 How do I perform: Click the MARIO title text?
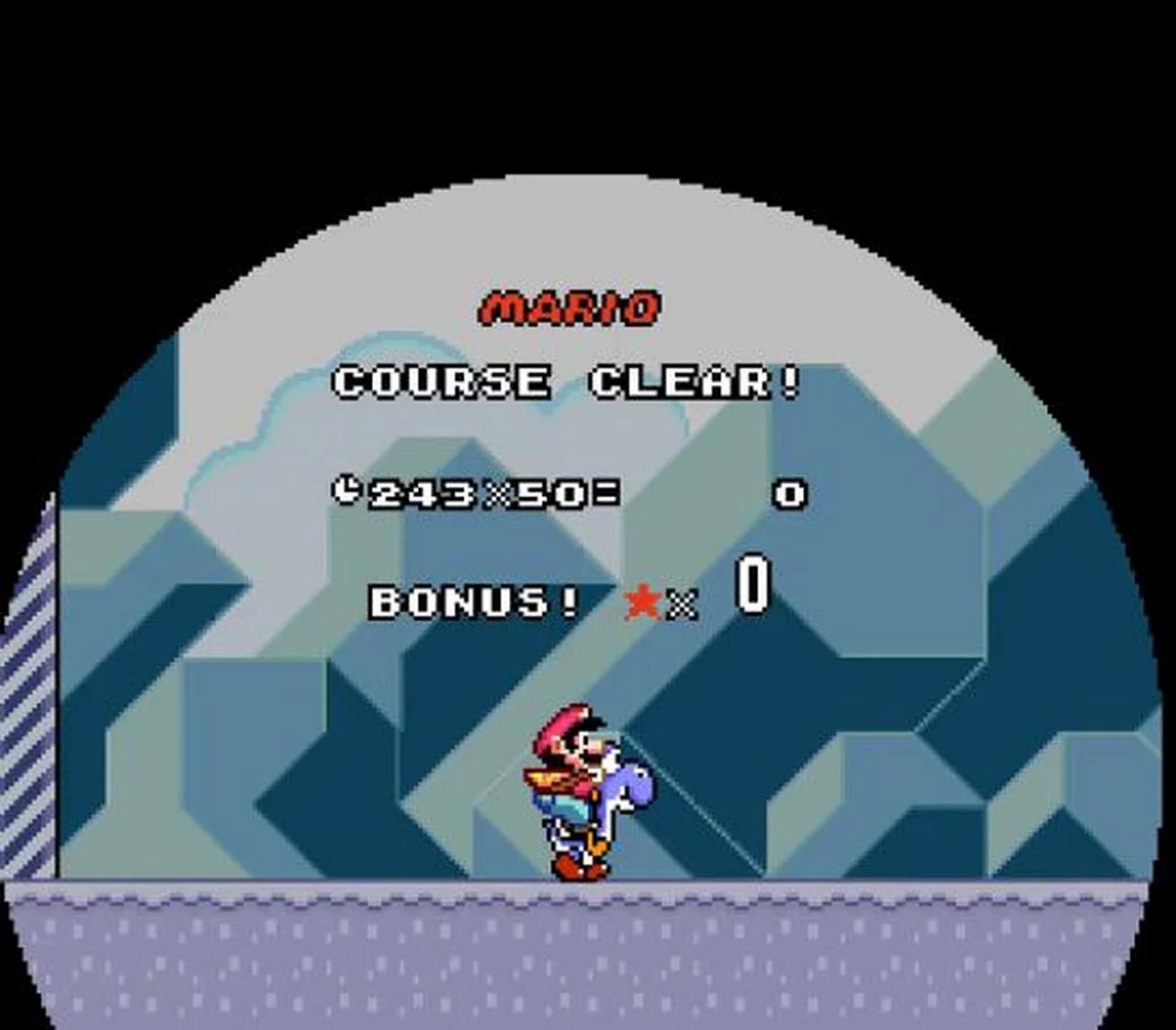pos(571,304)
